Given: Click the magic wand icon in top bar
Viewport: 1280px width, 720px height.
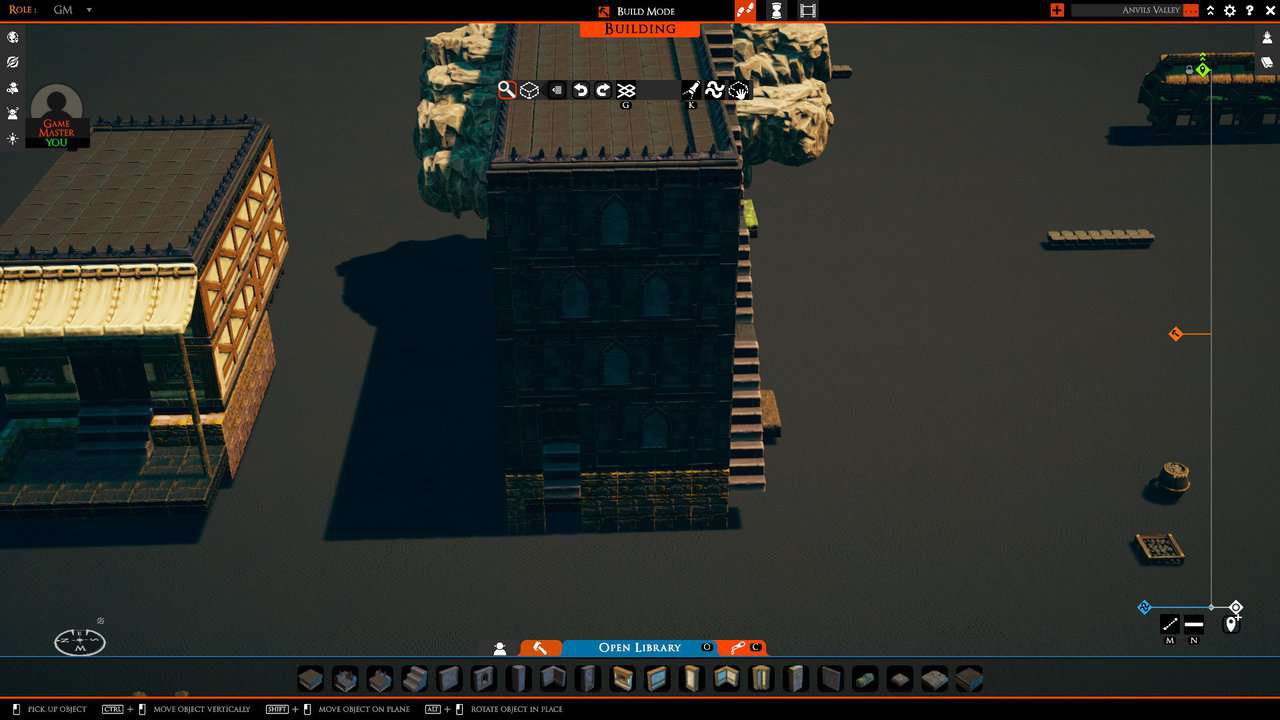Looking at the screenshot, I should pyautogui.click(x=747, y=10).
